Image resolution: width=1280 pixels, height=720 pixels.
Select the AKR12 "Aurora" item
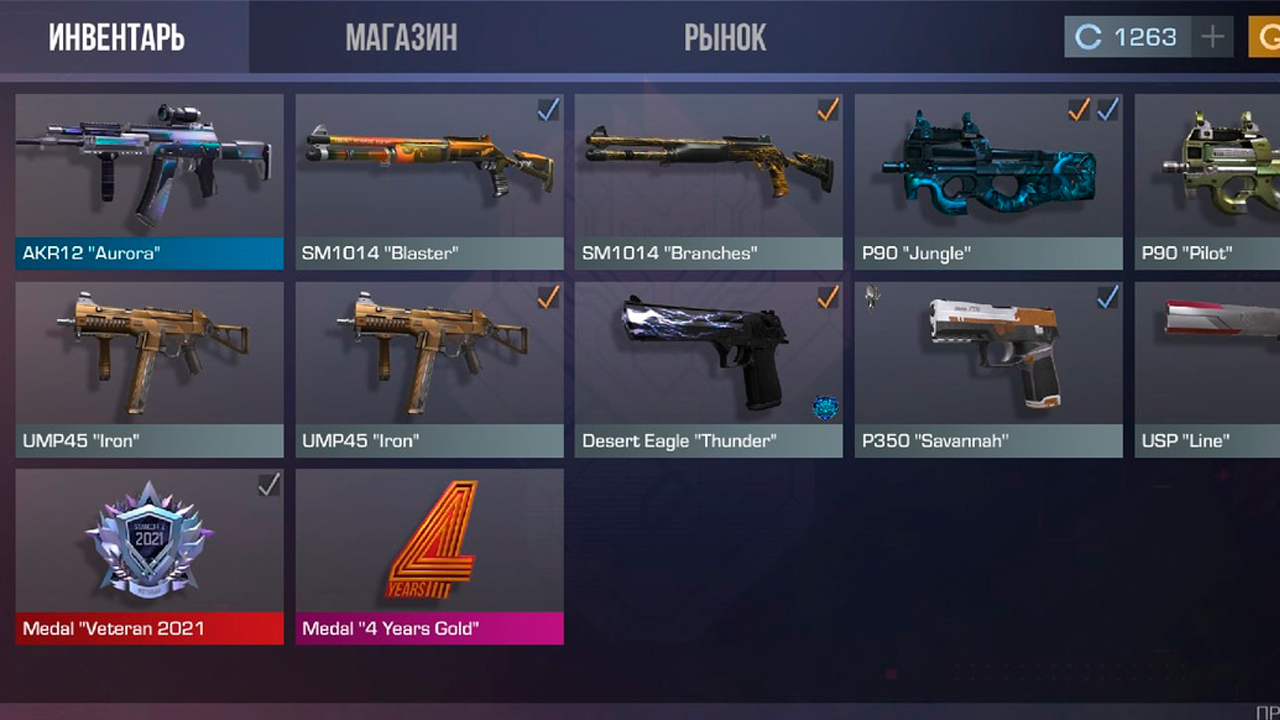[x=149, y=181]
